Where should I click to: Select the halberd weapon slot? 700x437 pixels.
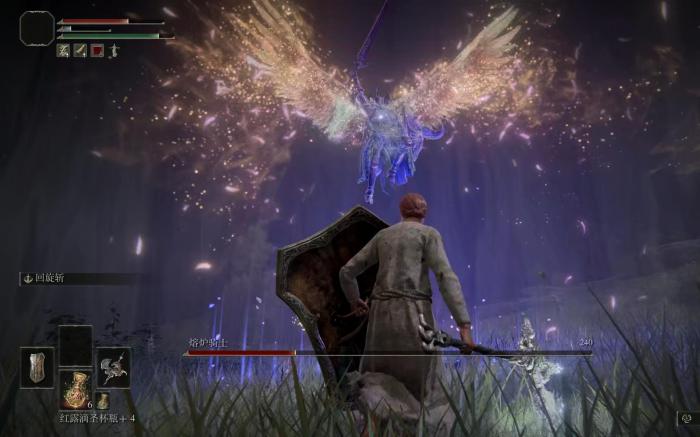click(x=113, y=367)
